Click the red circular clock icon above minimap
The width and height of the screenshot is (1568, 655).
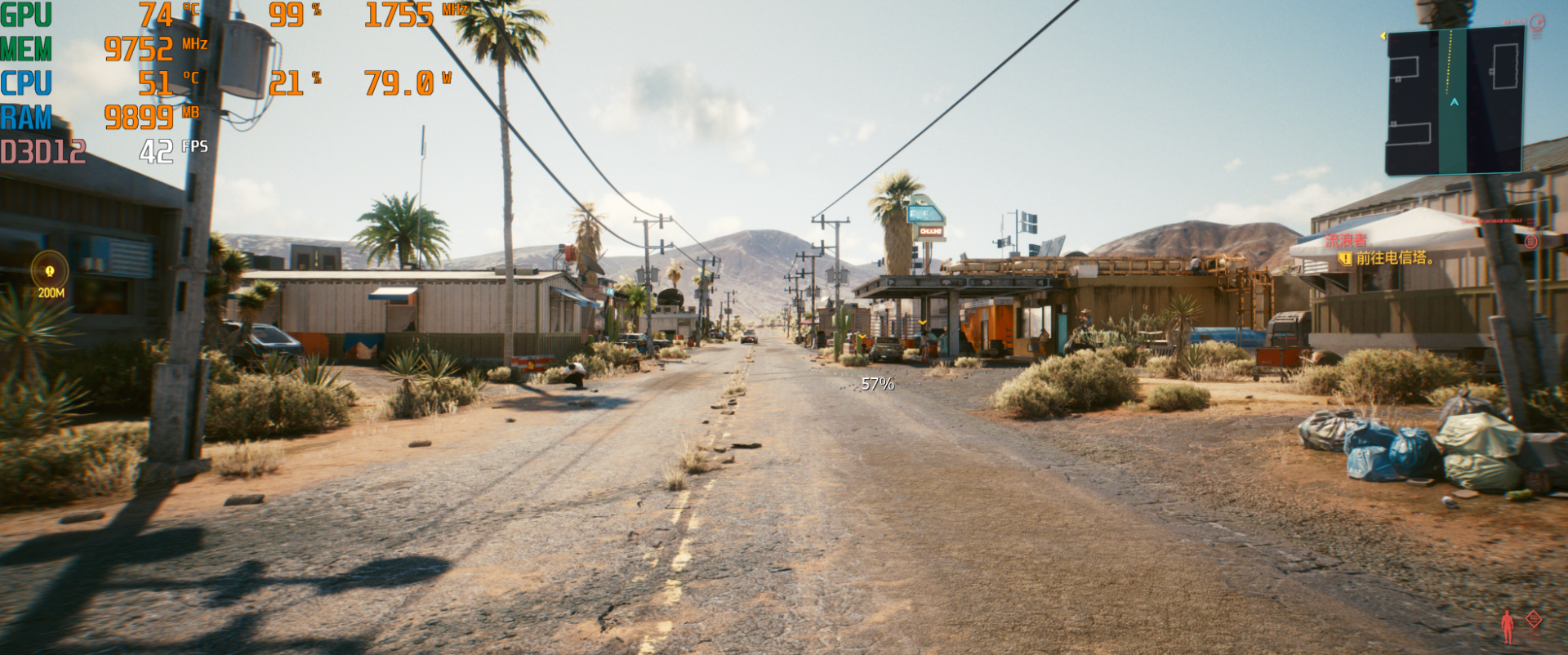tap(1536, 23)
